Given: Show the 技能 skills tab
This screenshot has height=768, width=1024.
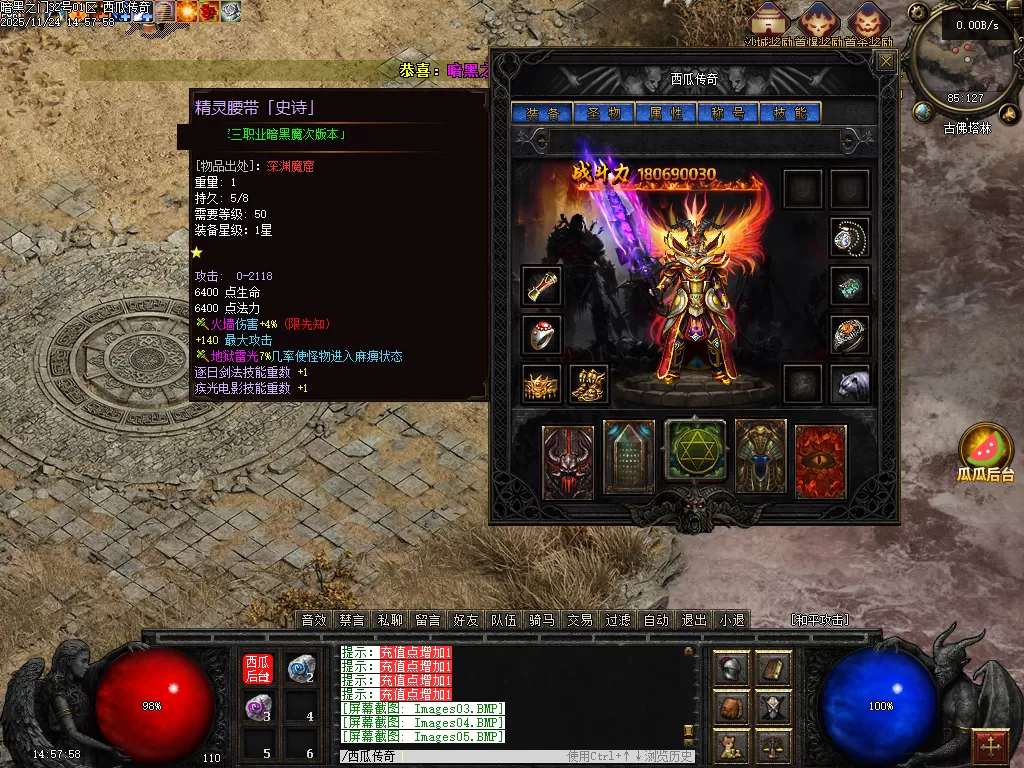Looking at the screenshot, I should [x=790, y=113].
